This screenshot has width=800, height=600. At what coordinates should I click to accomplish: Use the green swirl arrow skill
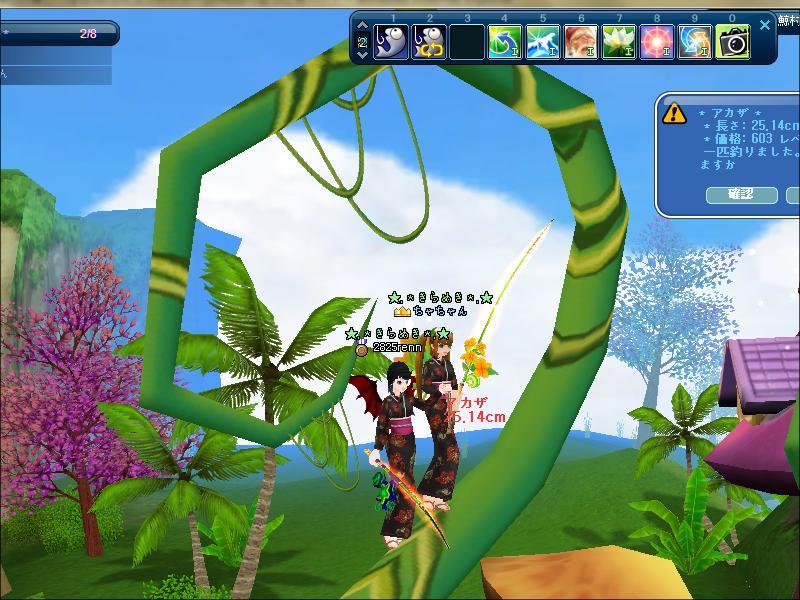pyautogui.click(x=505, y=43)
